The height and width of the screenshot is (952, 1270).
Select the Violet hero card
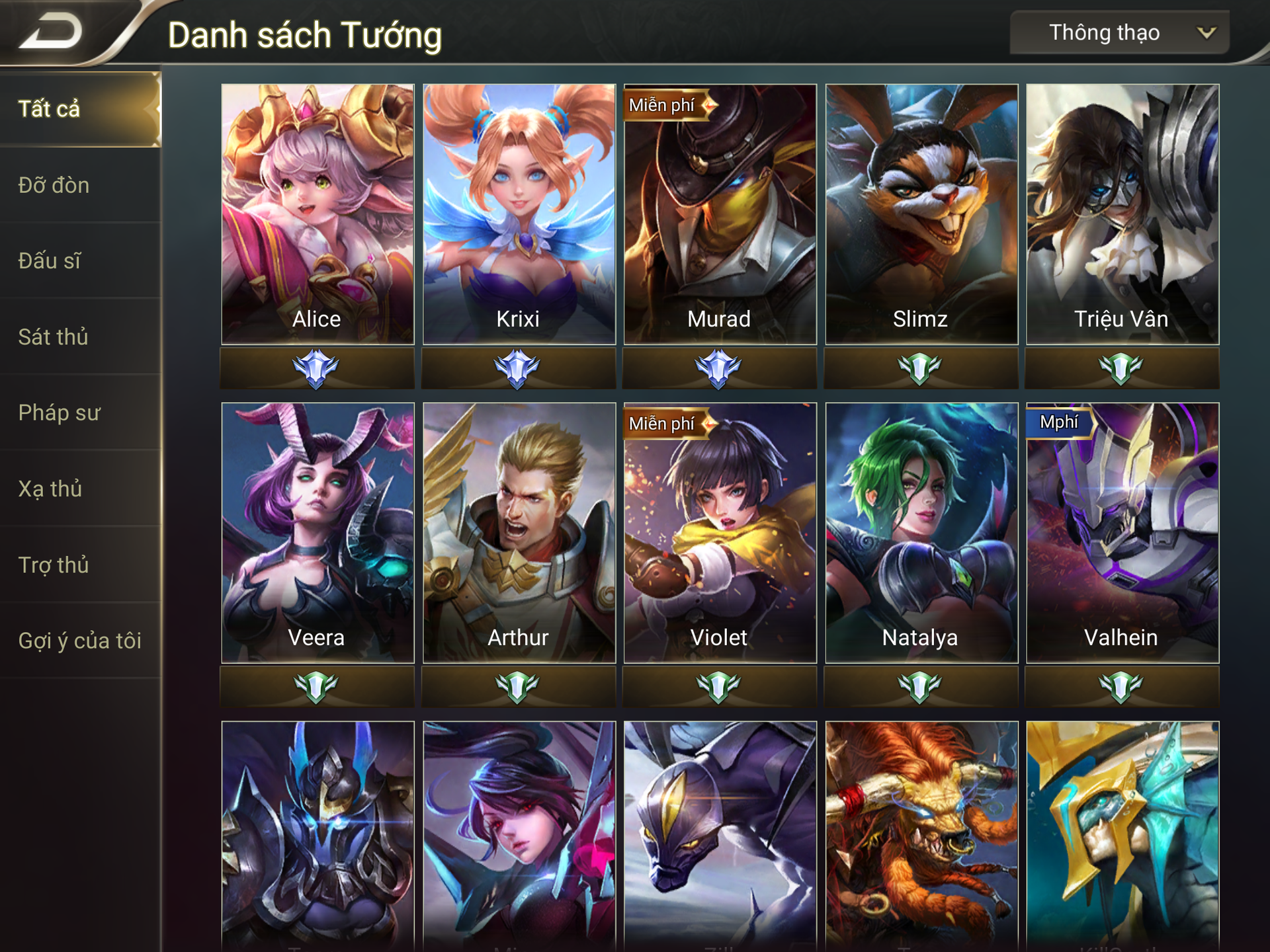click(720, 533)
